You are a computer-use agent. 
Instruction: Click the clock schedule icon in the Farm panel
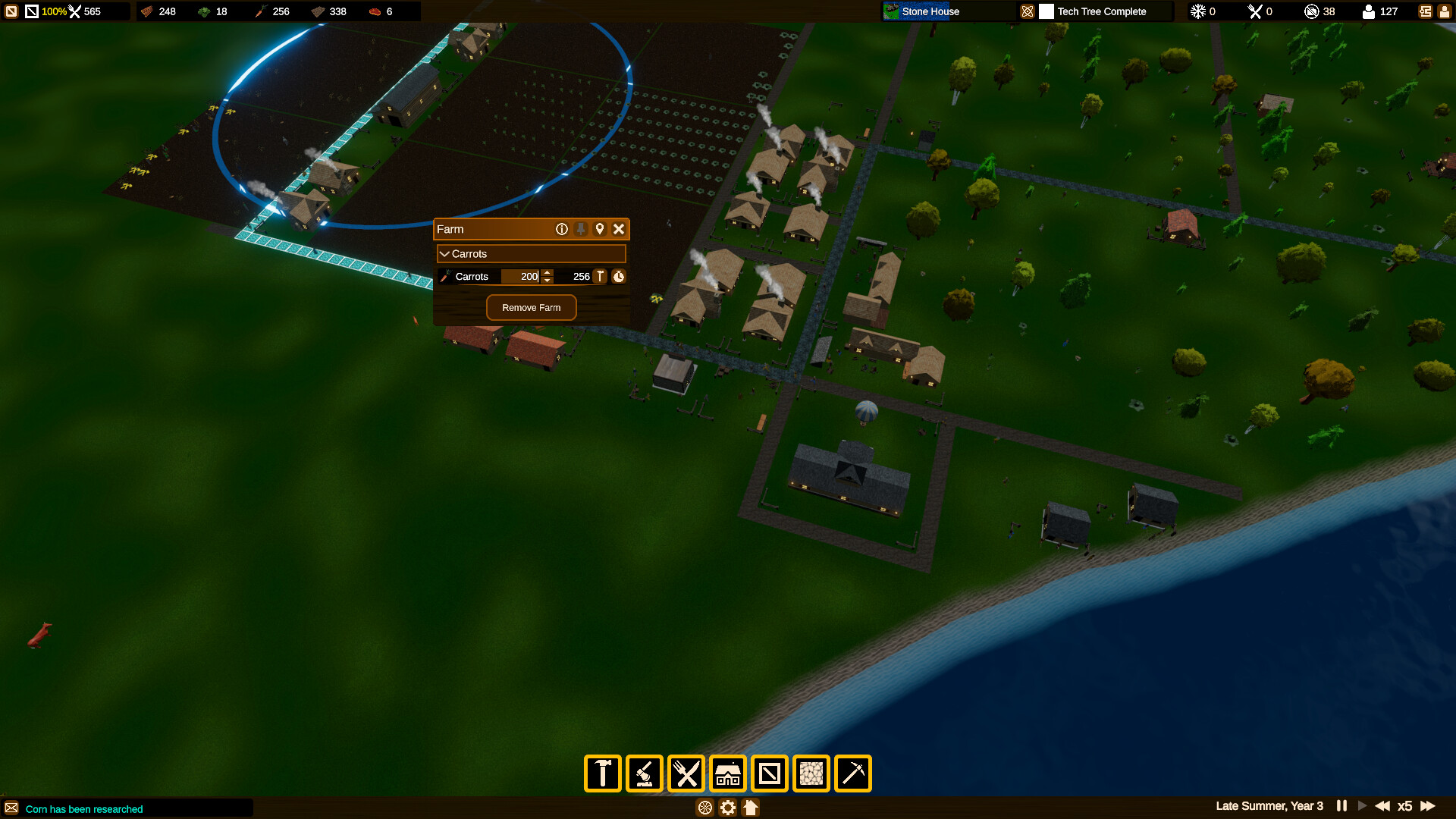pos(619,276)
